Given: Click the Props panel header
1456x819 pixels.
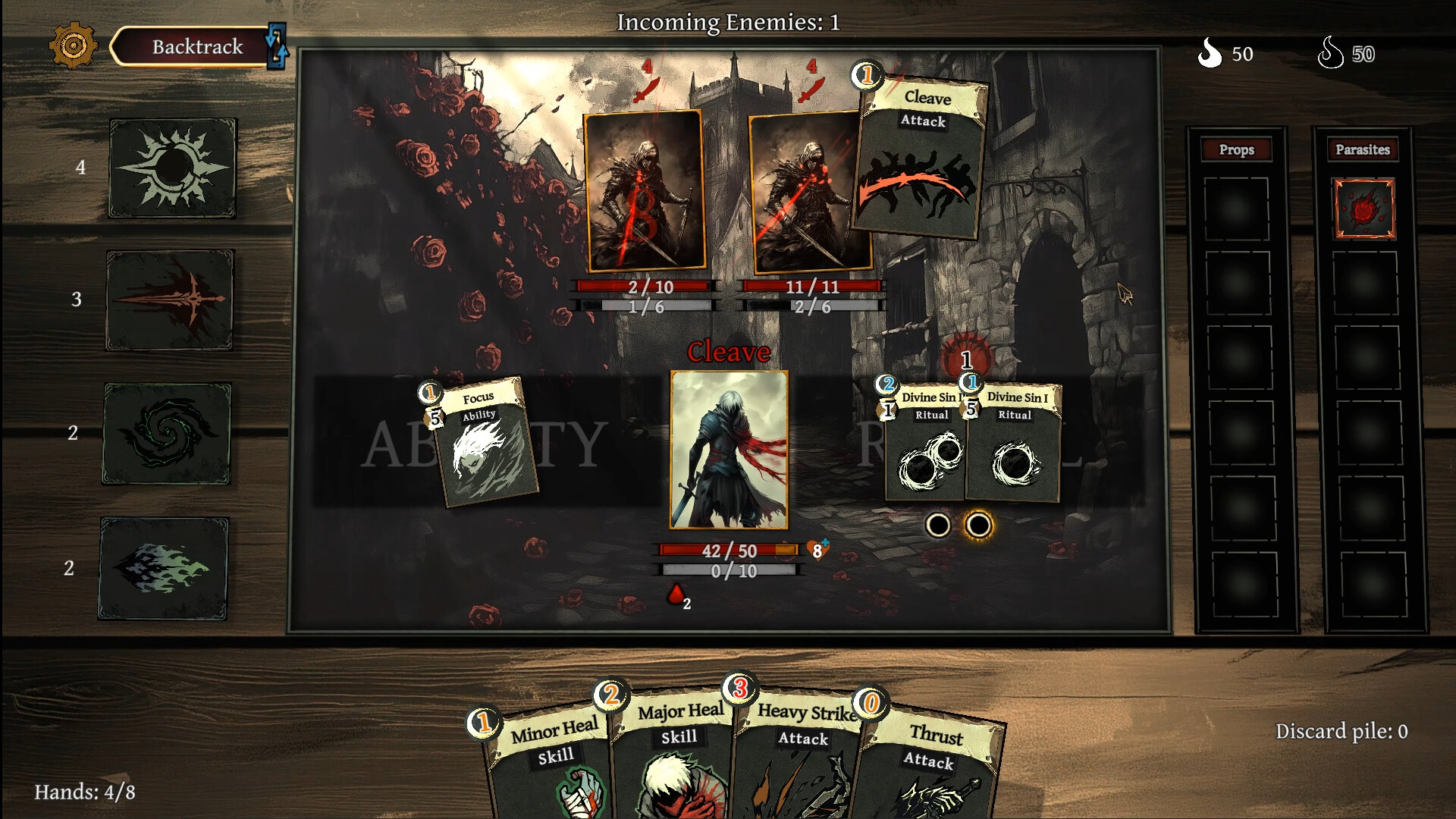Looking at the screenshot, I should [1237, 149].
